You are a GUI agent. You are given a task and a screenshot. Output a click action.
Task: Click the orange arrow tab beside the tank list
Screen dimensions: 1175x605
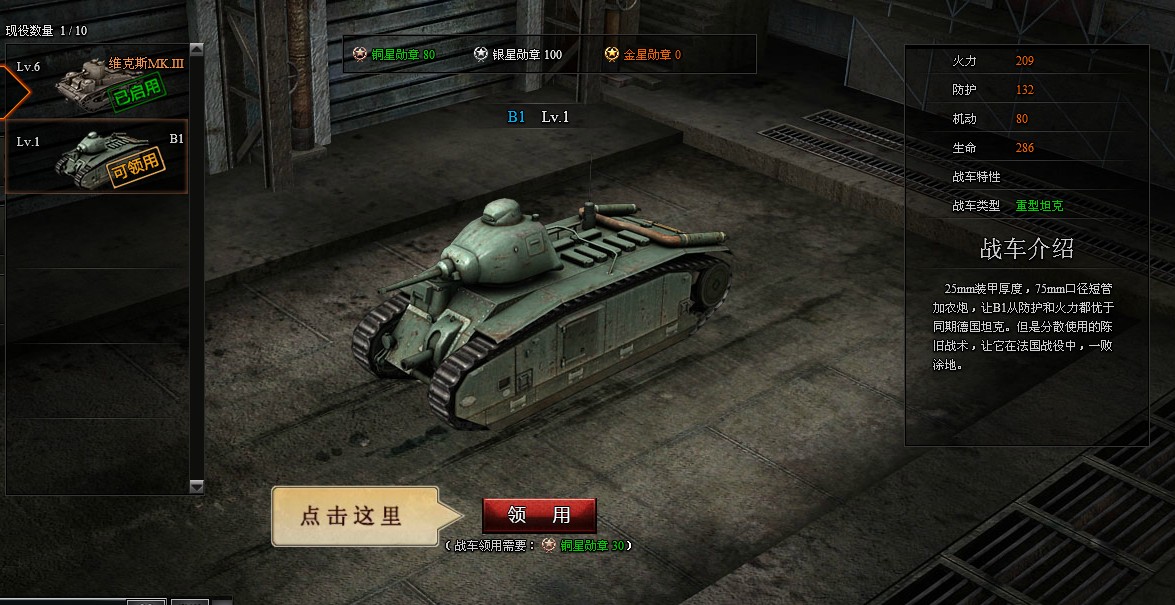click(14, 90)
